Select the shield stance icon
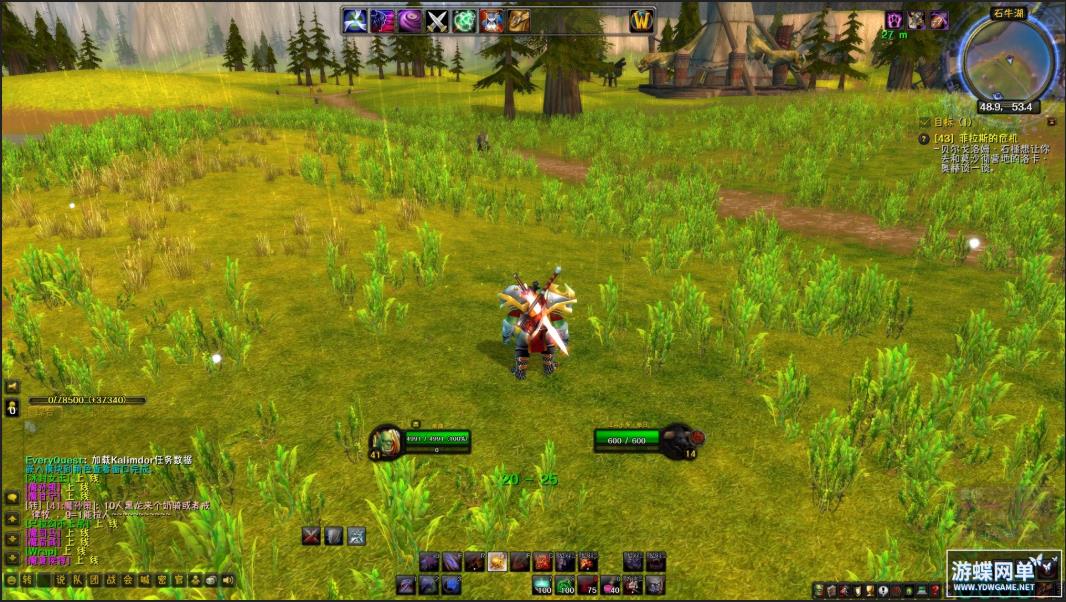Image resolution: width=1066 pixels, height=602 pixels. point(334,536)
